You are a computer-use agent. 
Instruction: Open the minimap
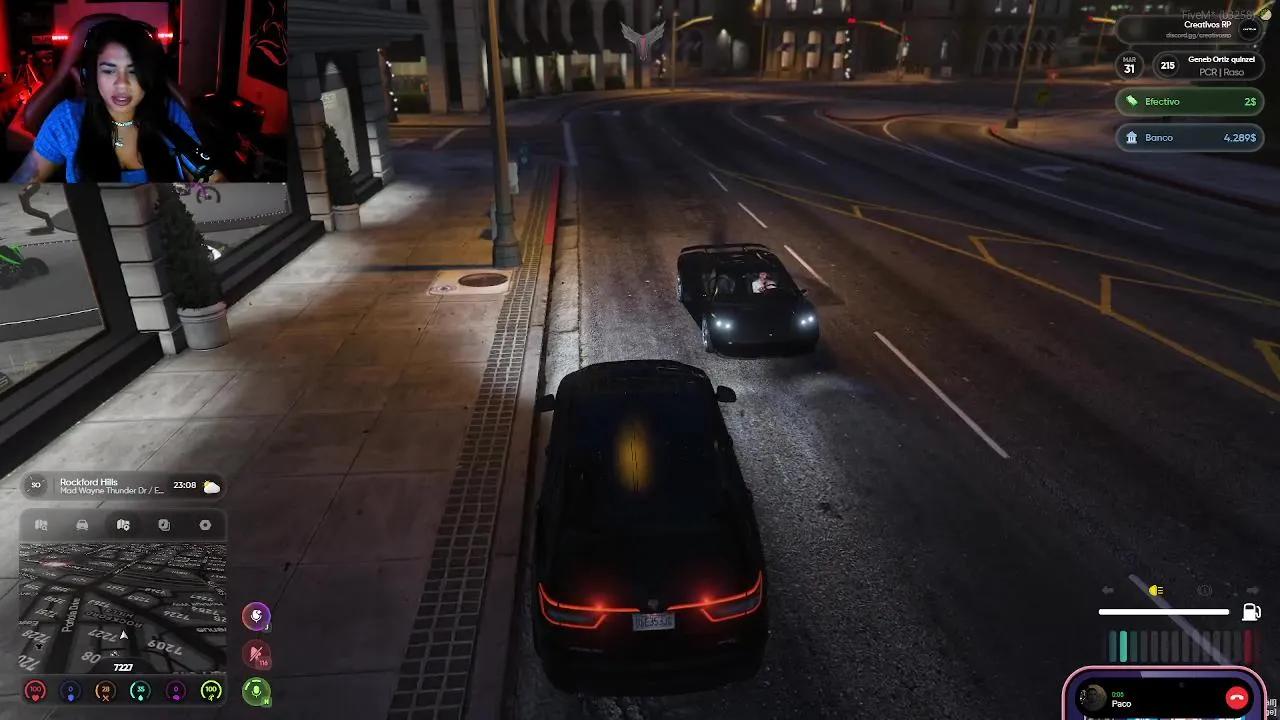click(x=122, y=607)
